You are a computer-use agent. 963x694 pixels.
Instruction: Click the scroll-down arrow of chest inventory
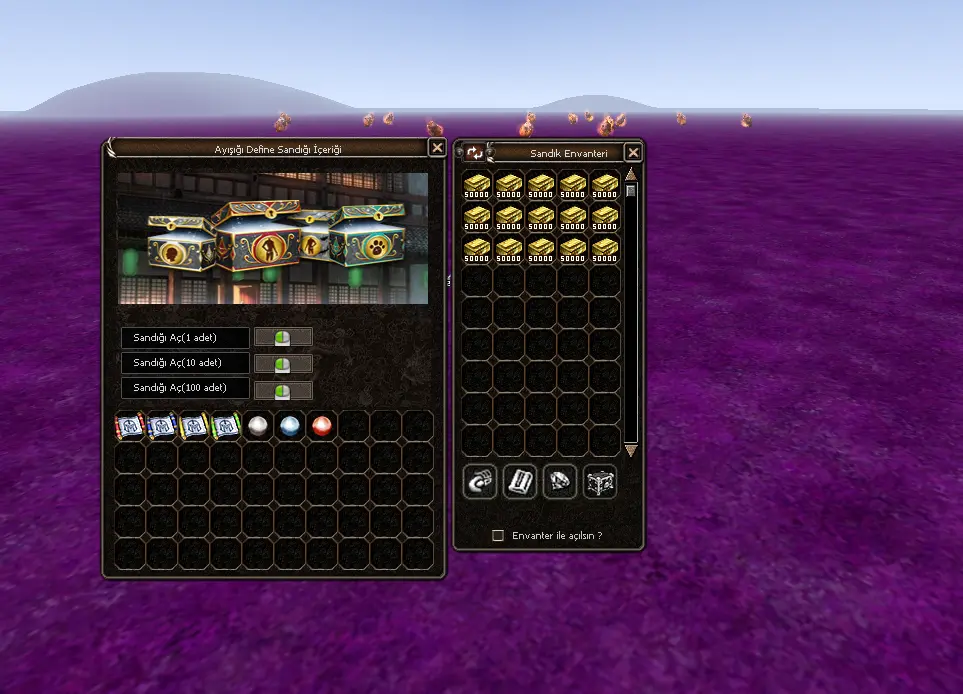click(631, 451)
